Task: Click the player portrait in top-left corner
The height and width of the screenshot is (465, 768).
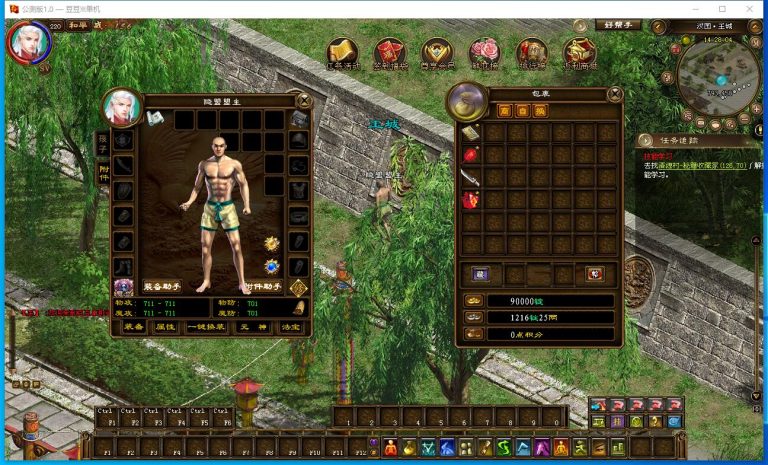Action: [28, 42]
